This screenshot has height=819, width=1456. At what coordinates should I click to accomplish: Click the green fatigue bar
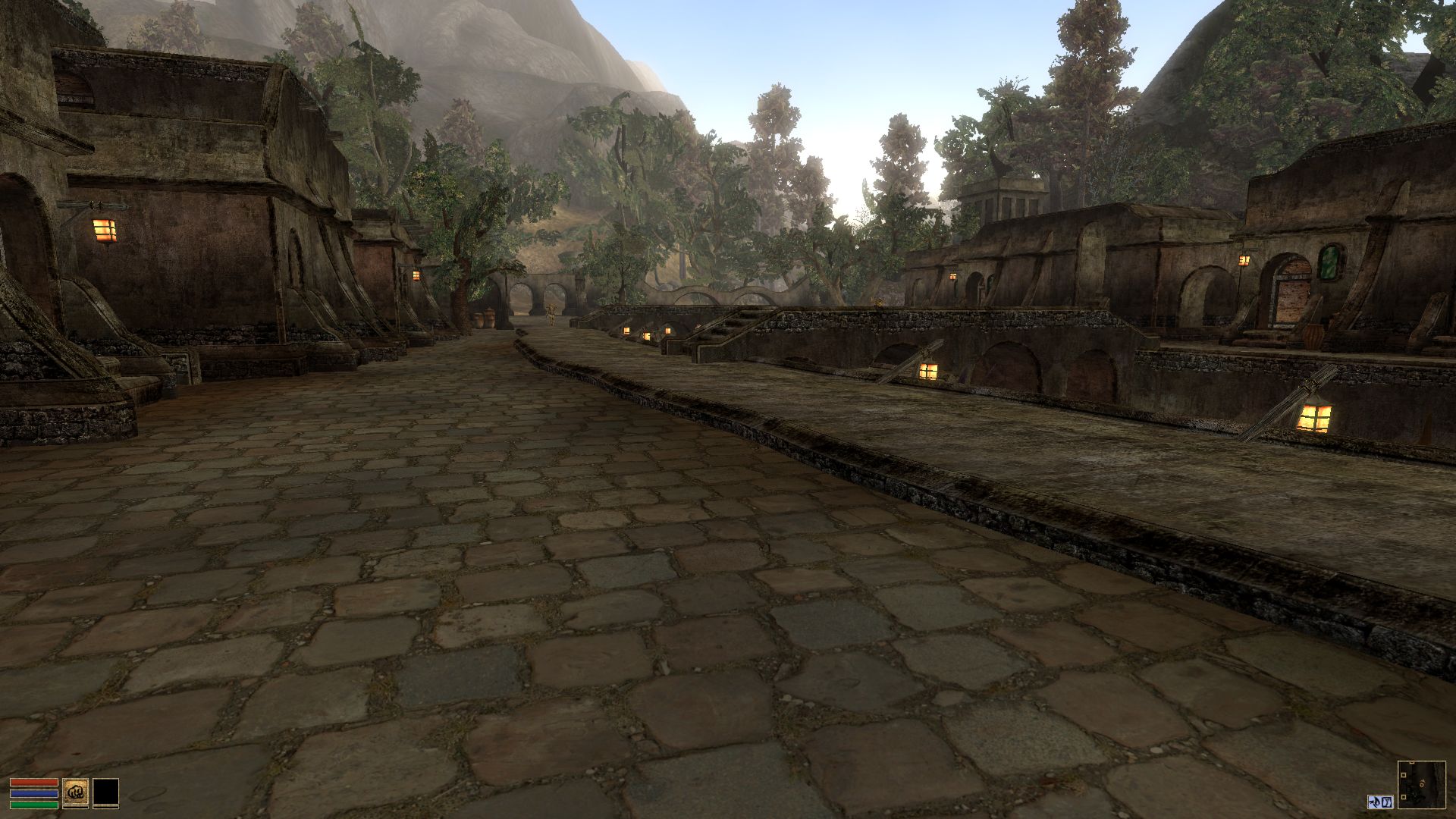34,805
